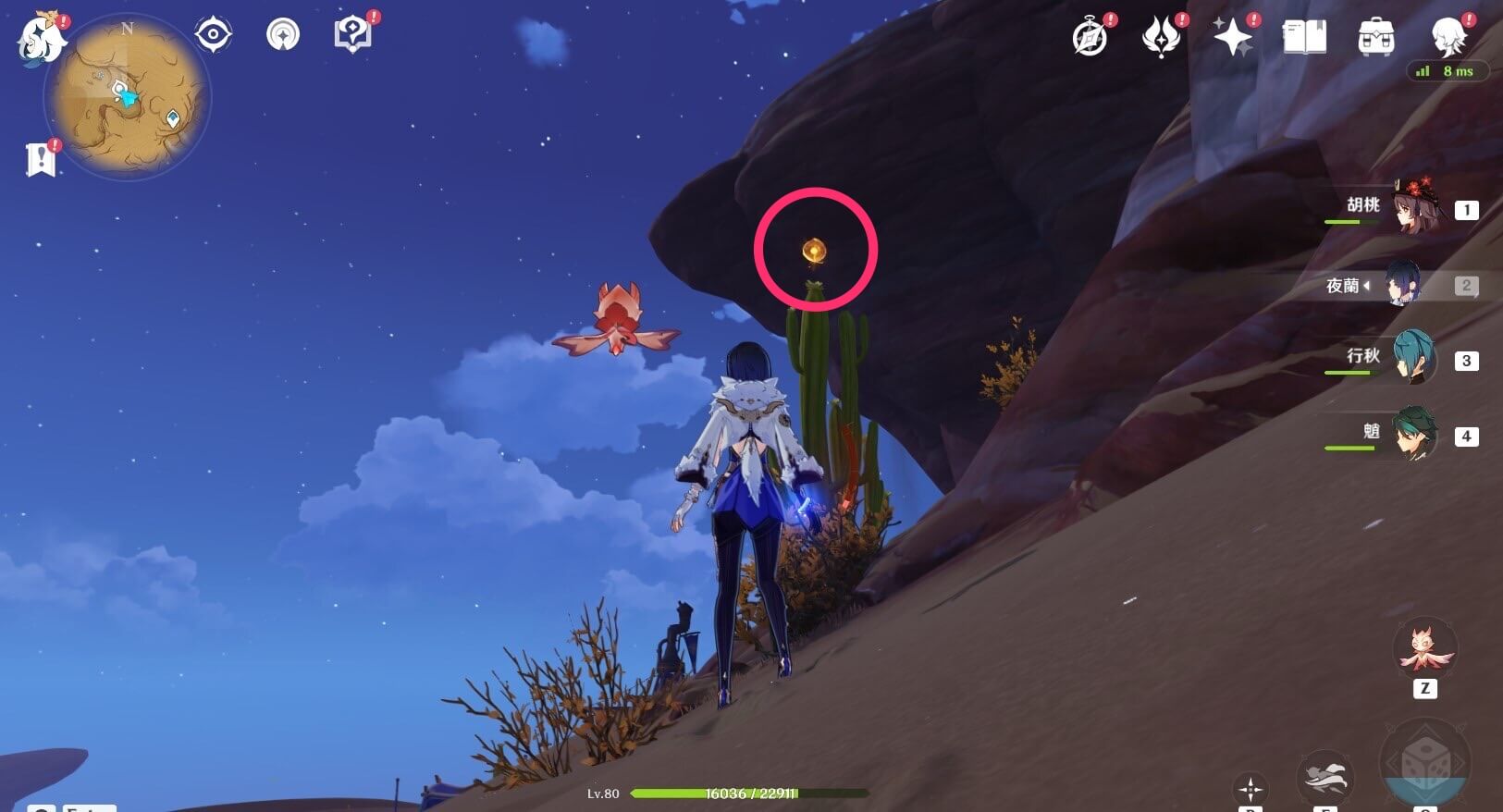This screenshot has width=1503, height=812.
Task: Open the pinned quest banner on left edge
Action: click(x=42, y=157)
